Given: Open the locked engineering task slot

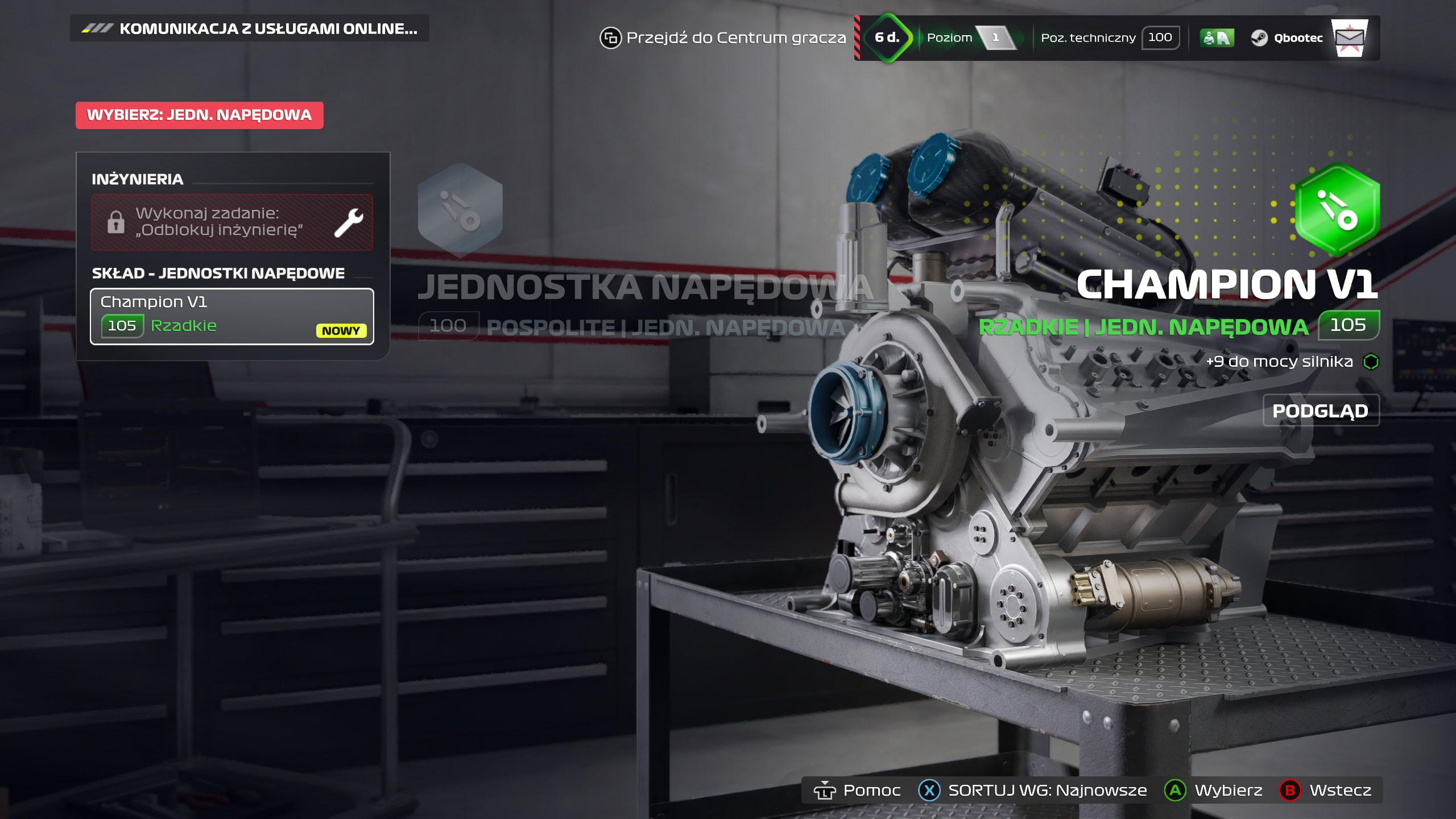Looking at the screenshot, I should coord(231,222).
